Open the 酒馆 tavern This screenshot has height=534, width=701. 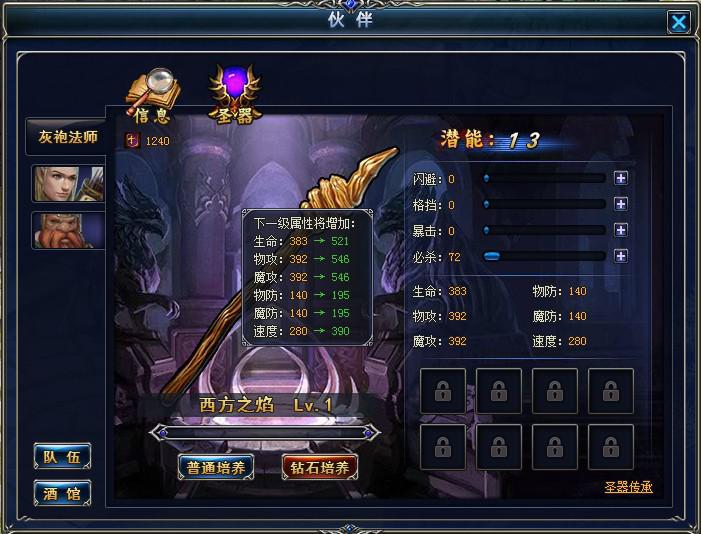pos(62,492)
